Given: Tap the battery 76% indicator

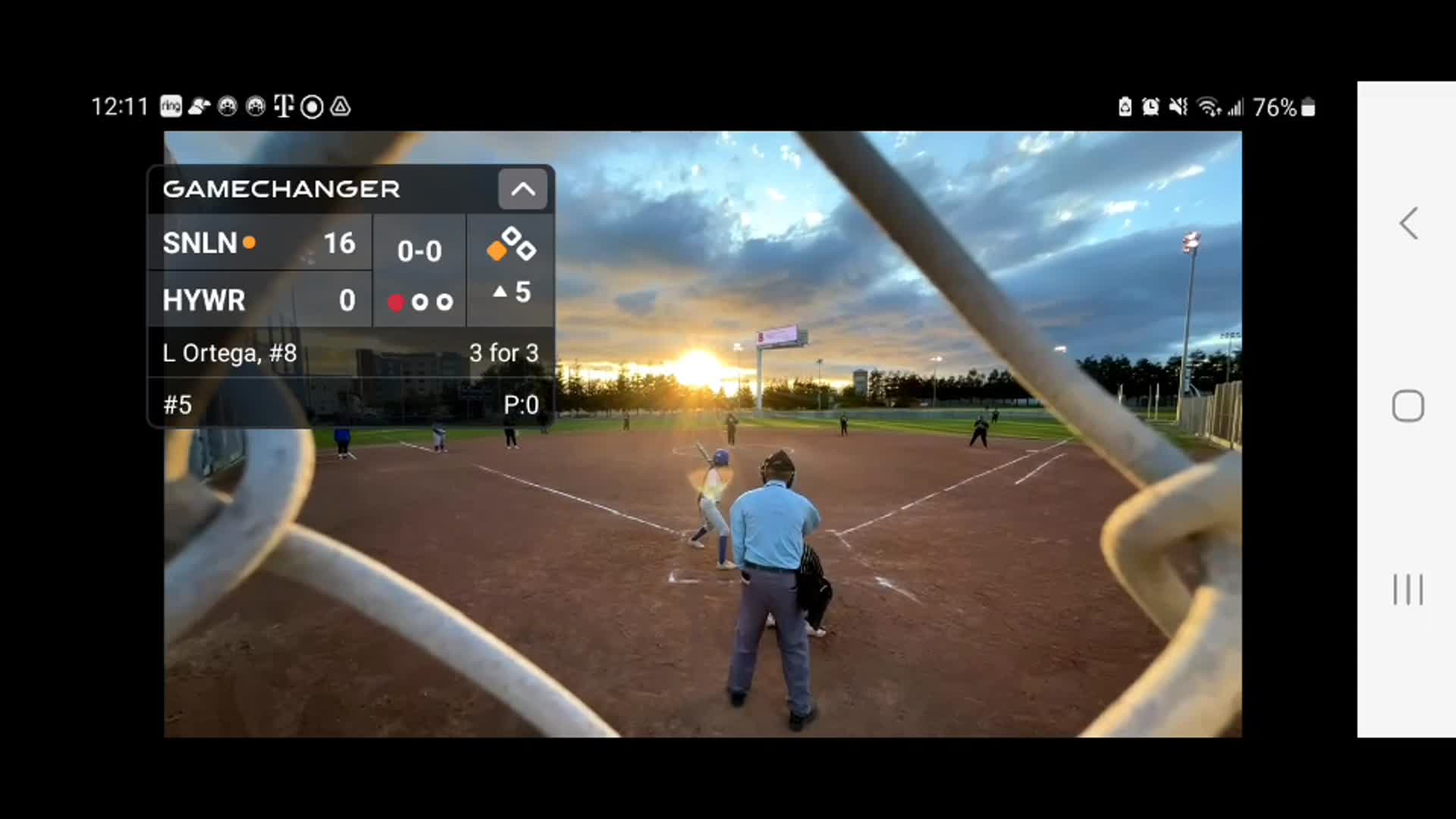Looking at the screenshot, I should coord(1277,107).
